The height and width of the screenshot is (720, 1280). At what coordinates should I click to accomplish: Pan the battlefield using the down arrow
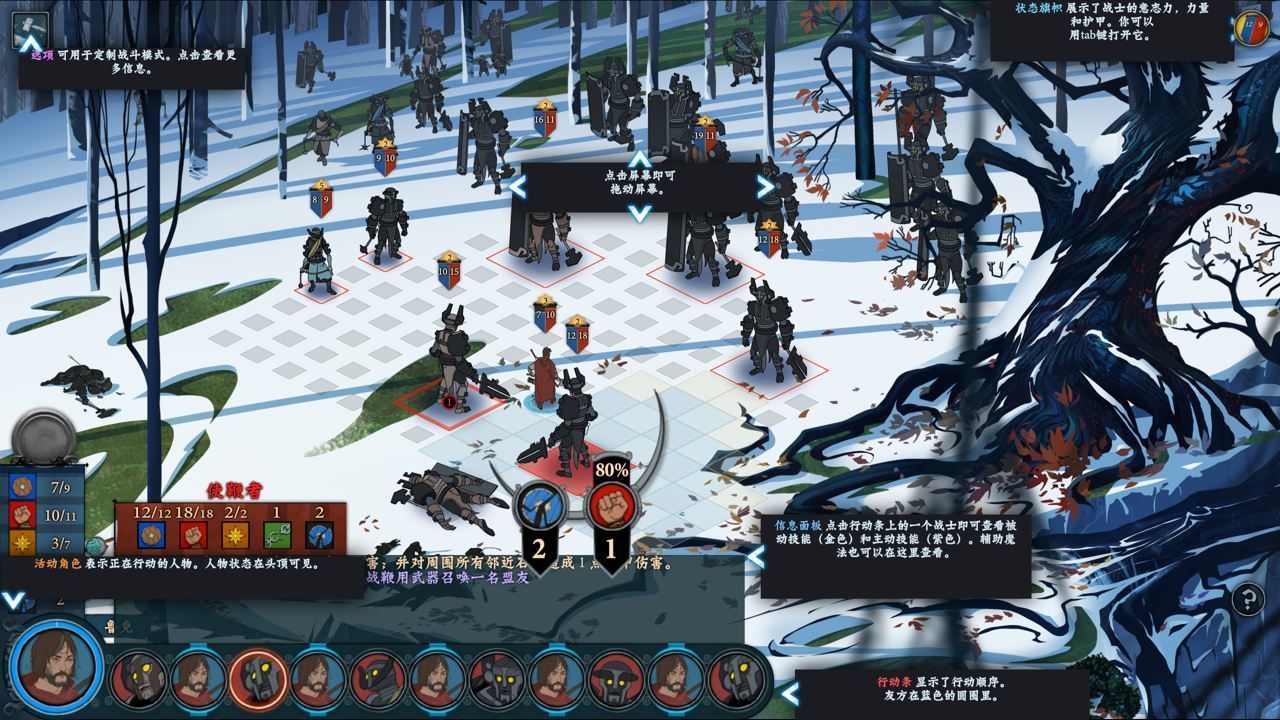coord(640,212)
